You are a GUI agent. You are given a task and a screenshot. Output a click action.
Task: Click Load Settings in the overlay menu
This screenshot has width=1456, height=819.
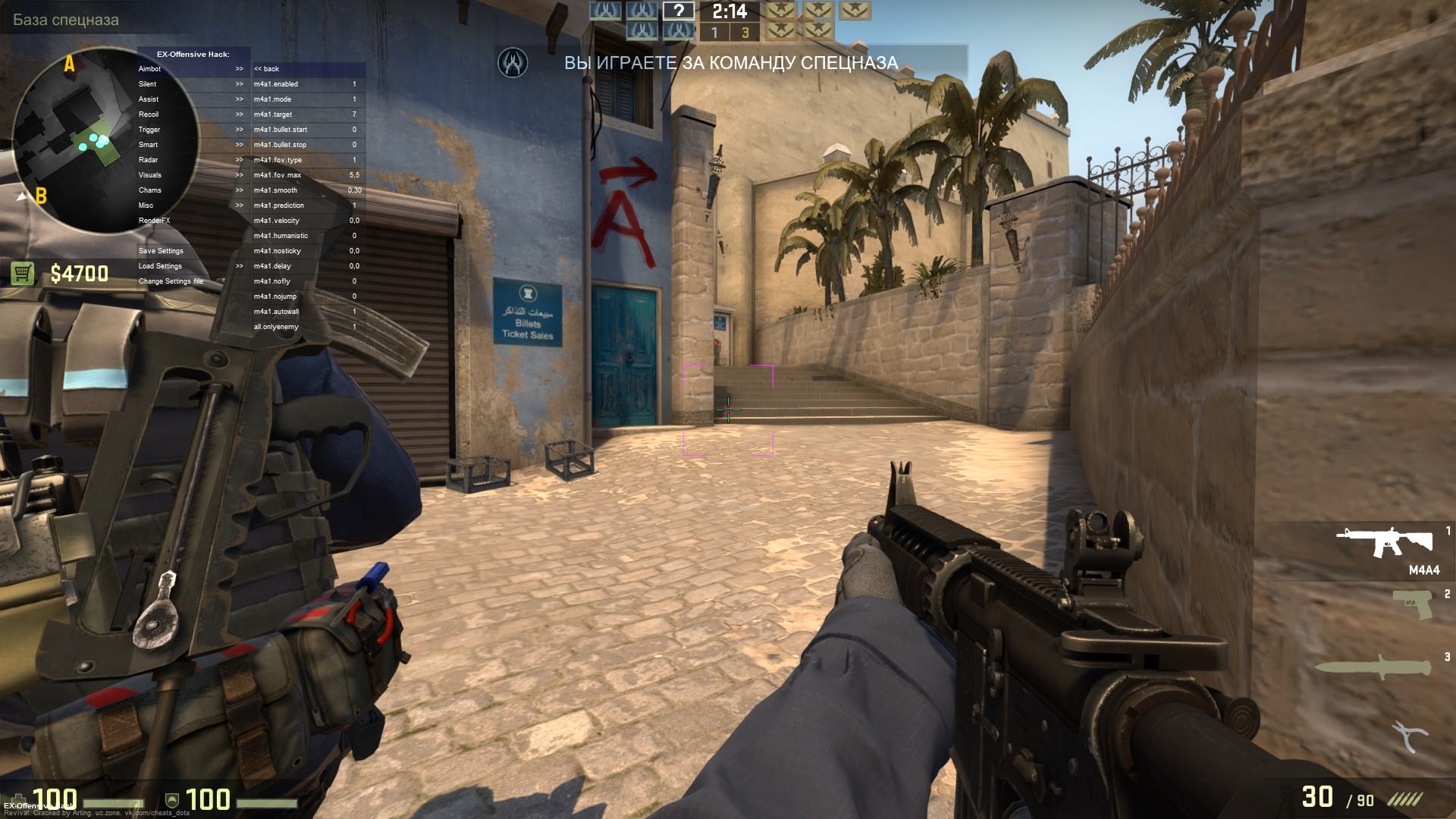pyautogui.click(x=160, y=266)
